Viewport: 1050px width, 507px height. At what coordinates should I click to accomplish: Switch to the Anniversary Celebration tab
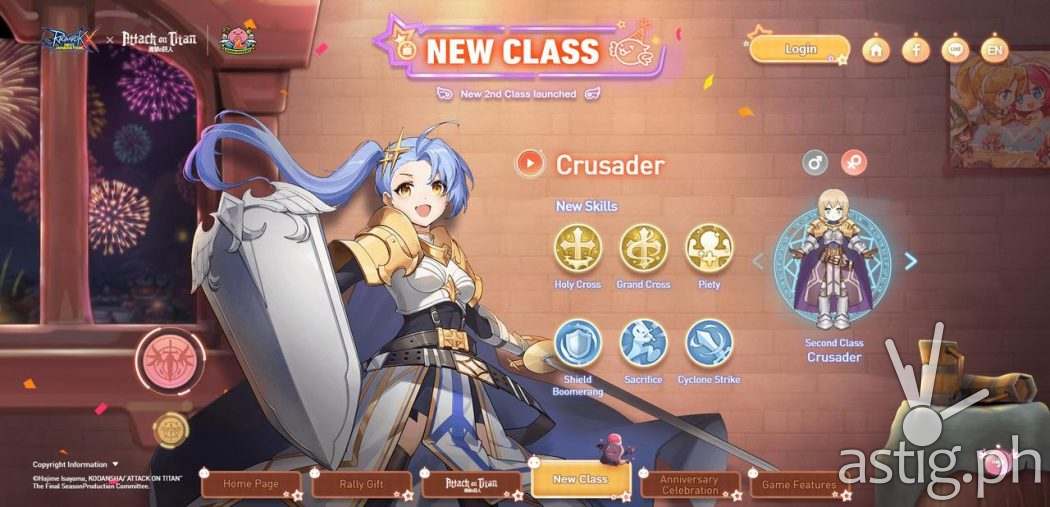(690, 485)
